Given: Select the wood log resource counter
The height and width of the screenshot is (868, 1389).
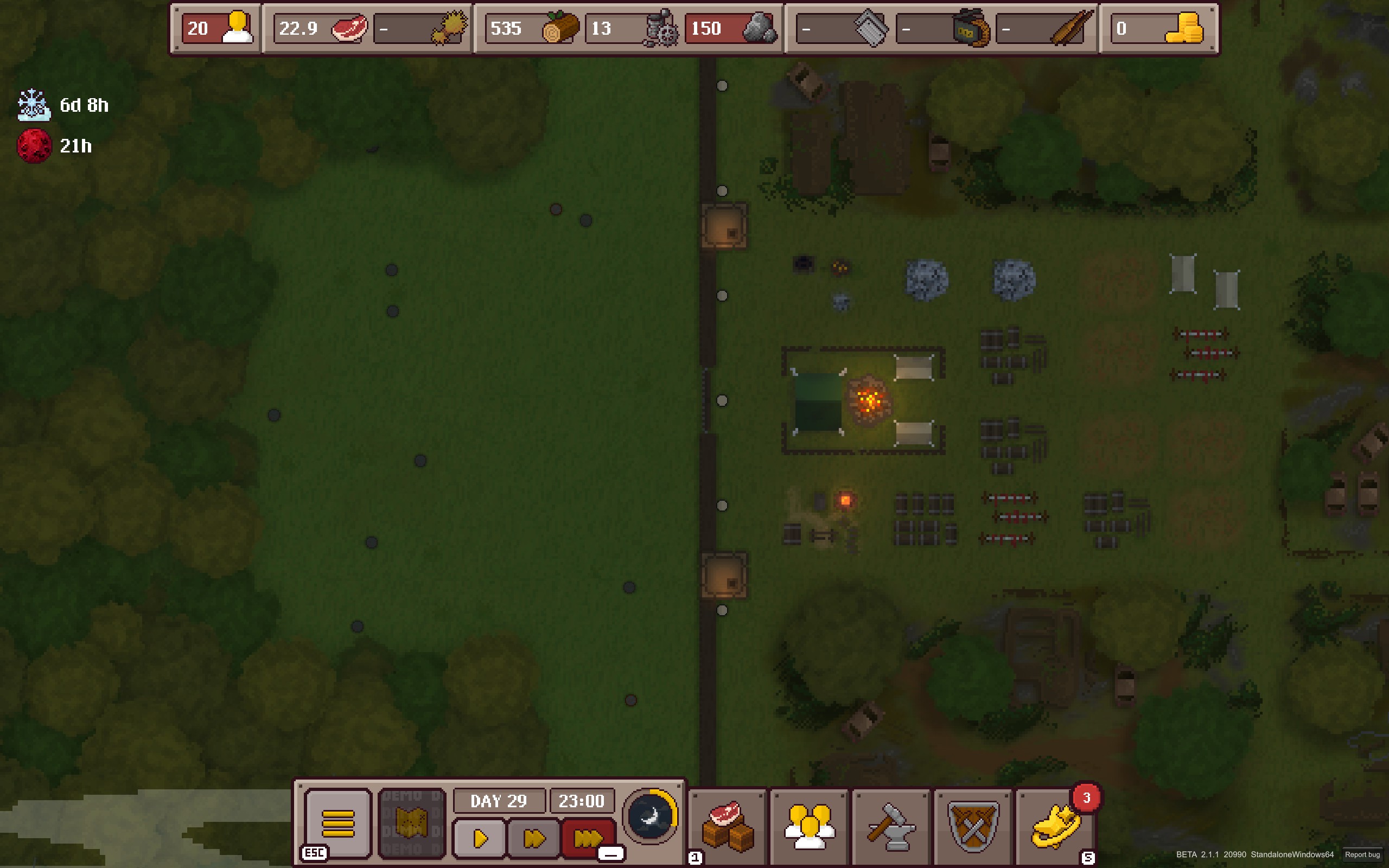Looking at the screenshot, I should 532,28.
